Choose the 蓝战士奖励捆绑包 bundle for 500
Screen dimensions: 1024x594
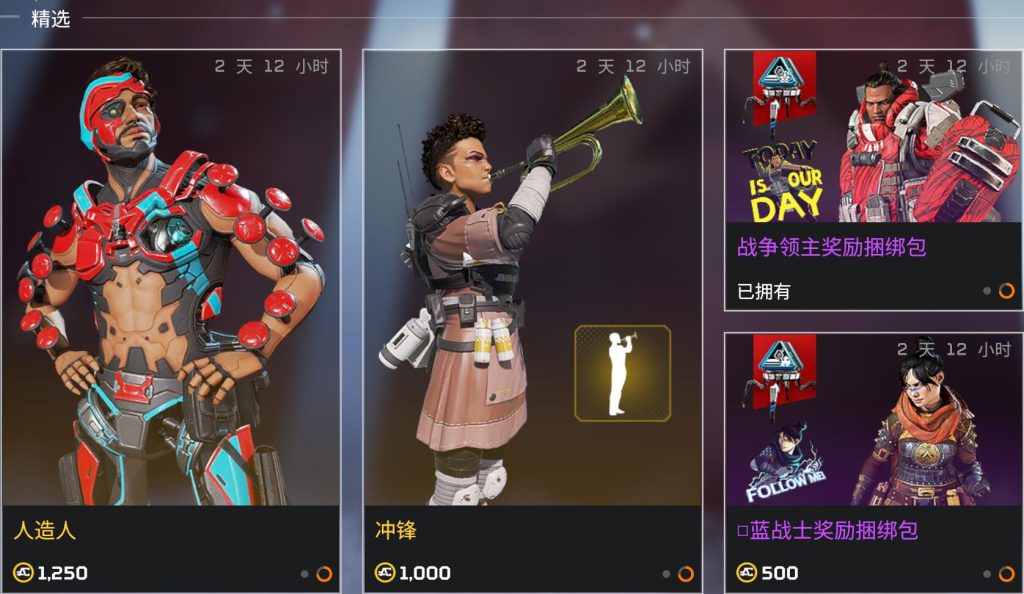[873, 460]
